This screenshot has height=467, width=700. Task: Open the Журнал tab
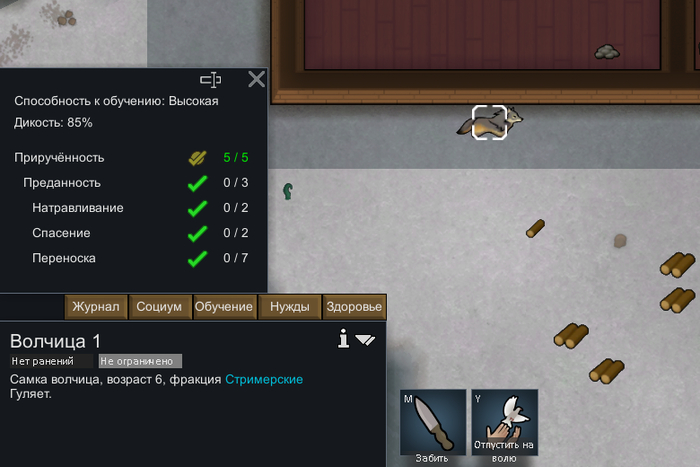pyautogui.click(x=96, y=307)
